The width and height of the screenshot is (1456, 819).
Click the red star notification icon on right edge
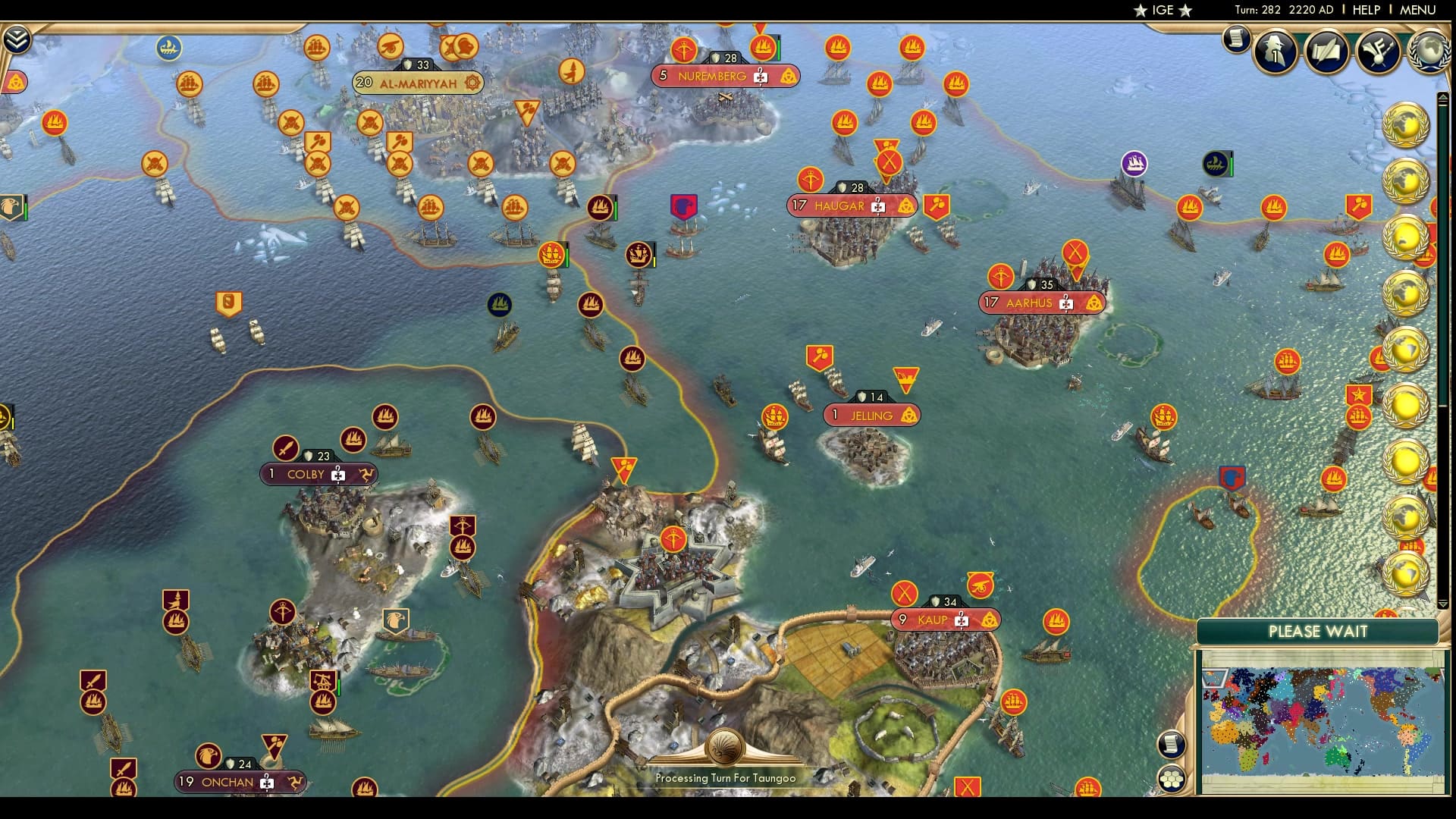tap(1358, 394)
